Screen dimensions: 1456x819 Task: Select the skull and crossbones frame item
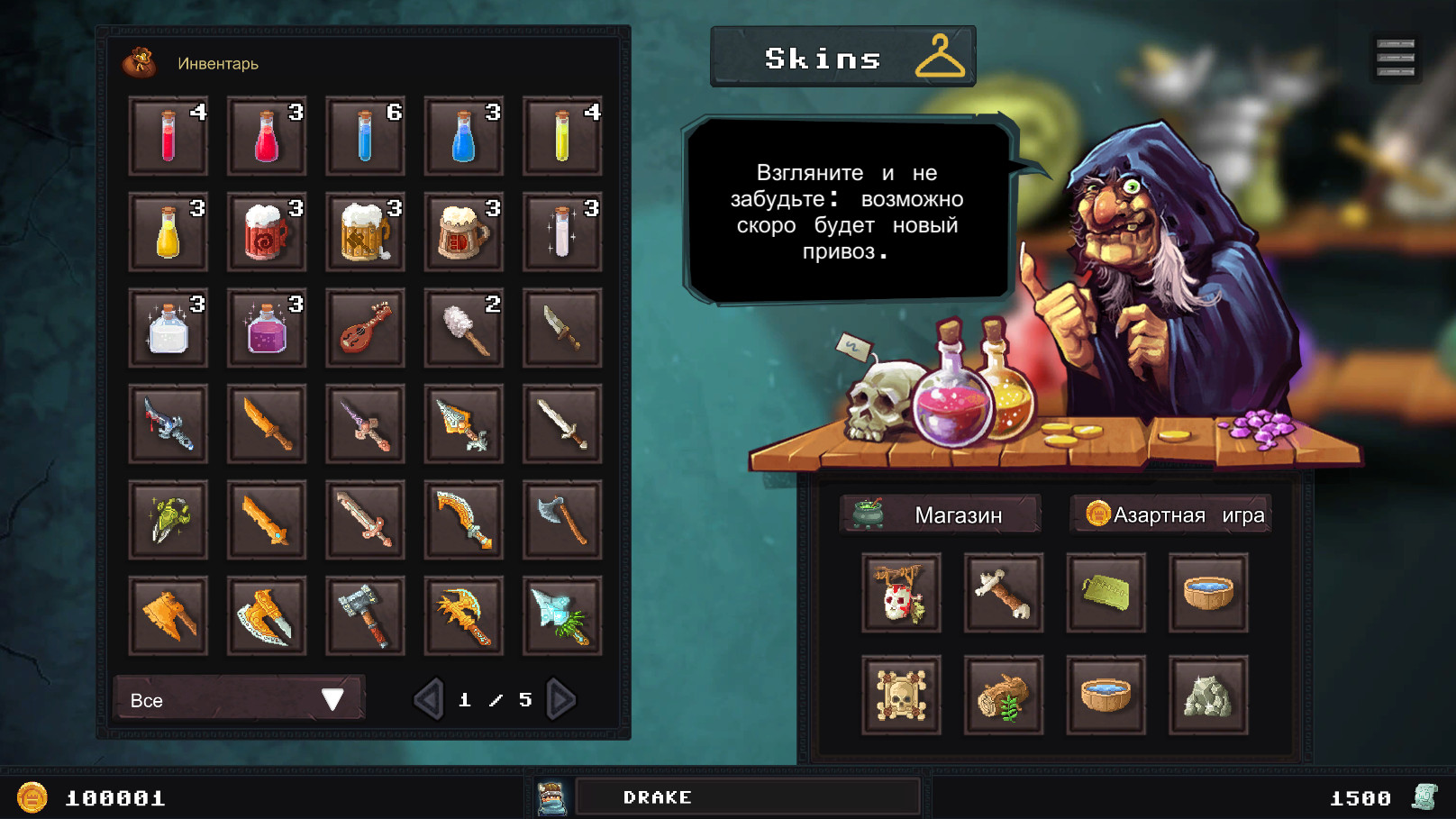pos(901,695)
